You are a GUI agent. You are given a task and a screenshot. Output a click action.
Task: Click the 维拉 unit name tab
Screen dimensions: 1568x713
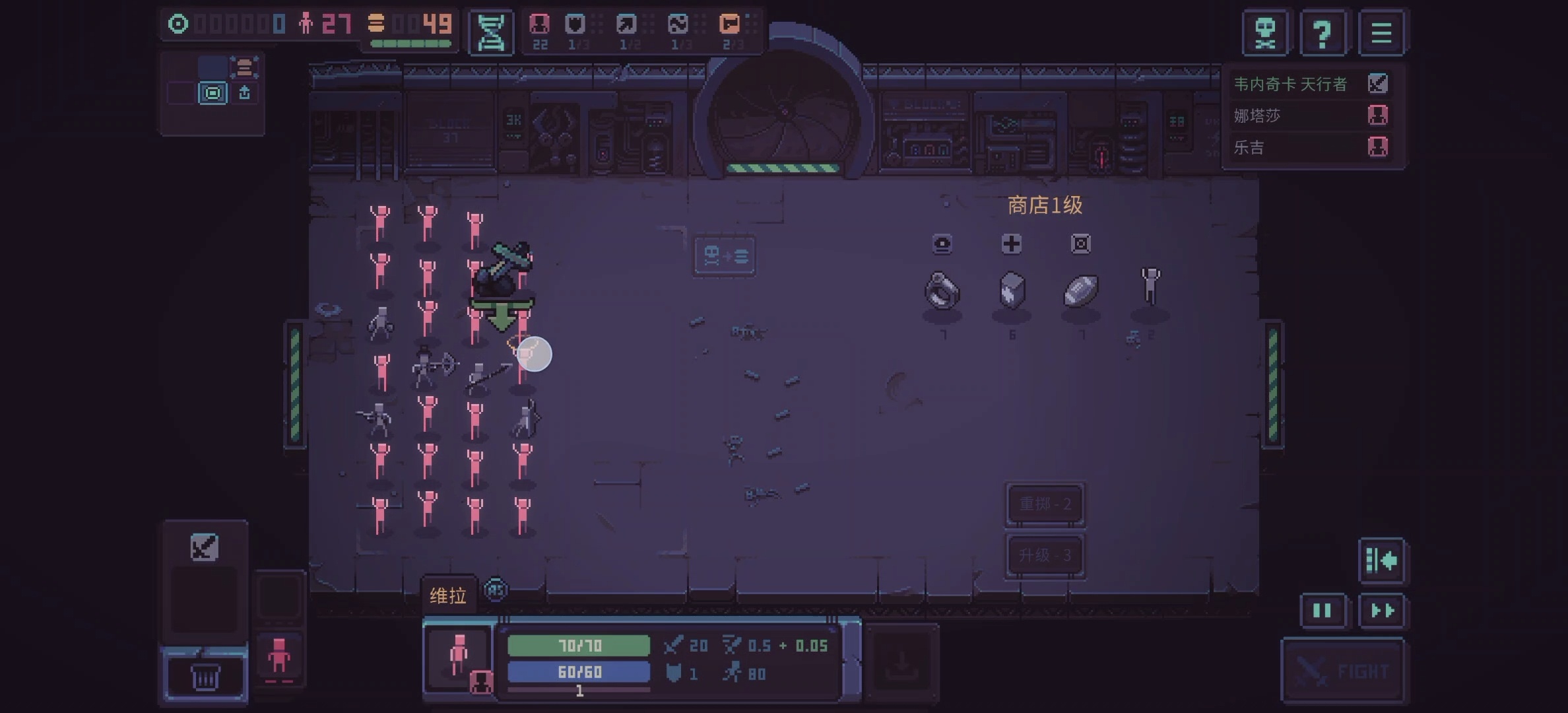[448, 595]
